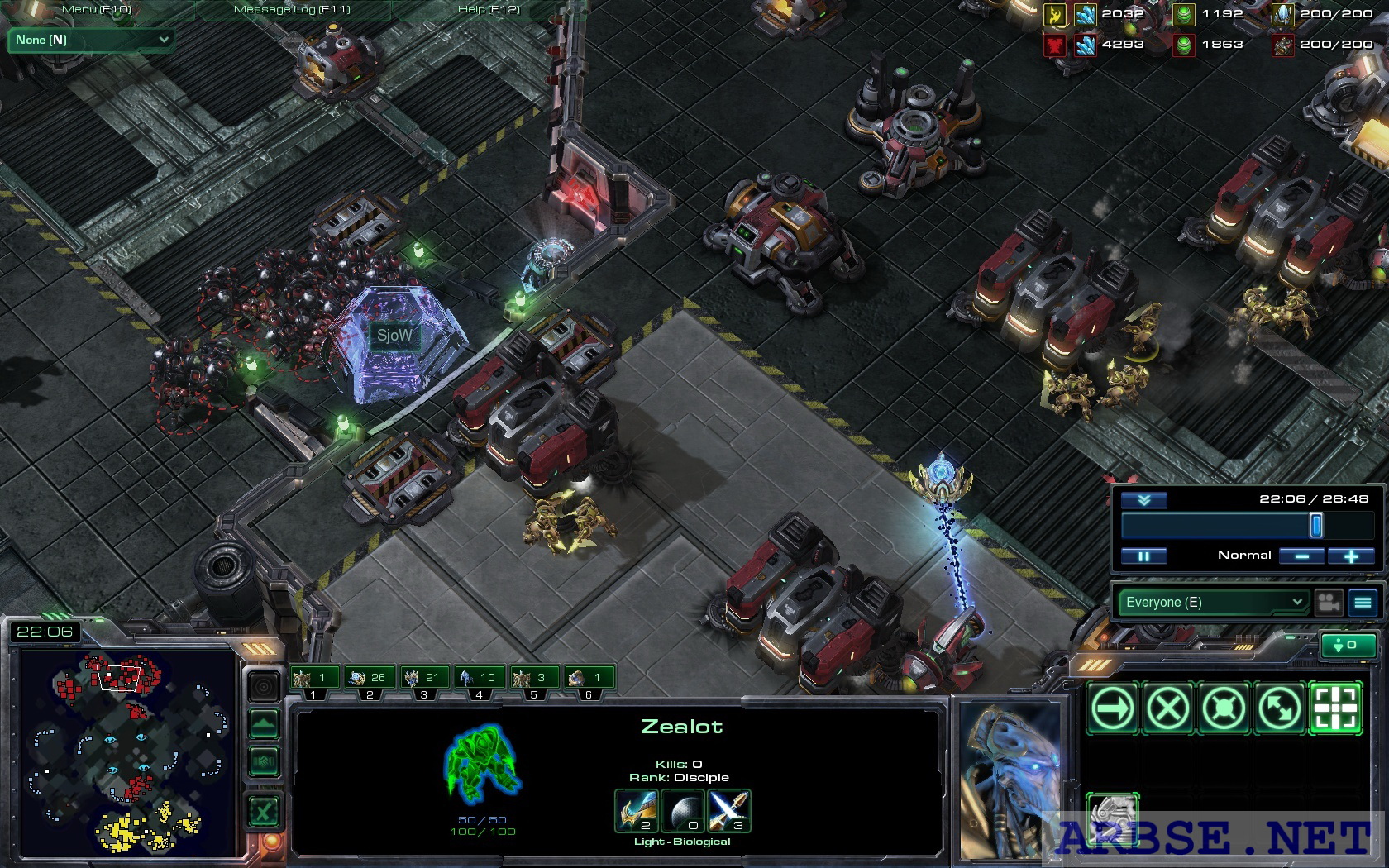The image size is (1389, 868).
Task: Toggle the replay camera button
Action: tap(1329, 602)
